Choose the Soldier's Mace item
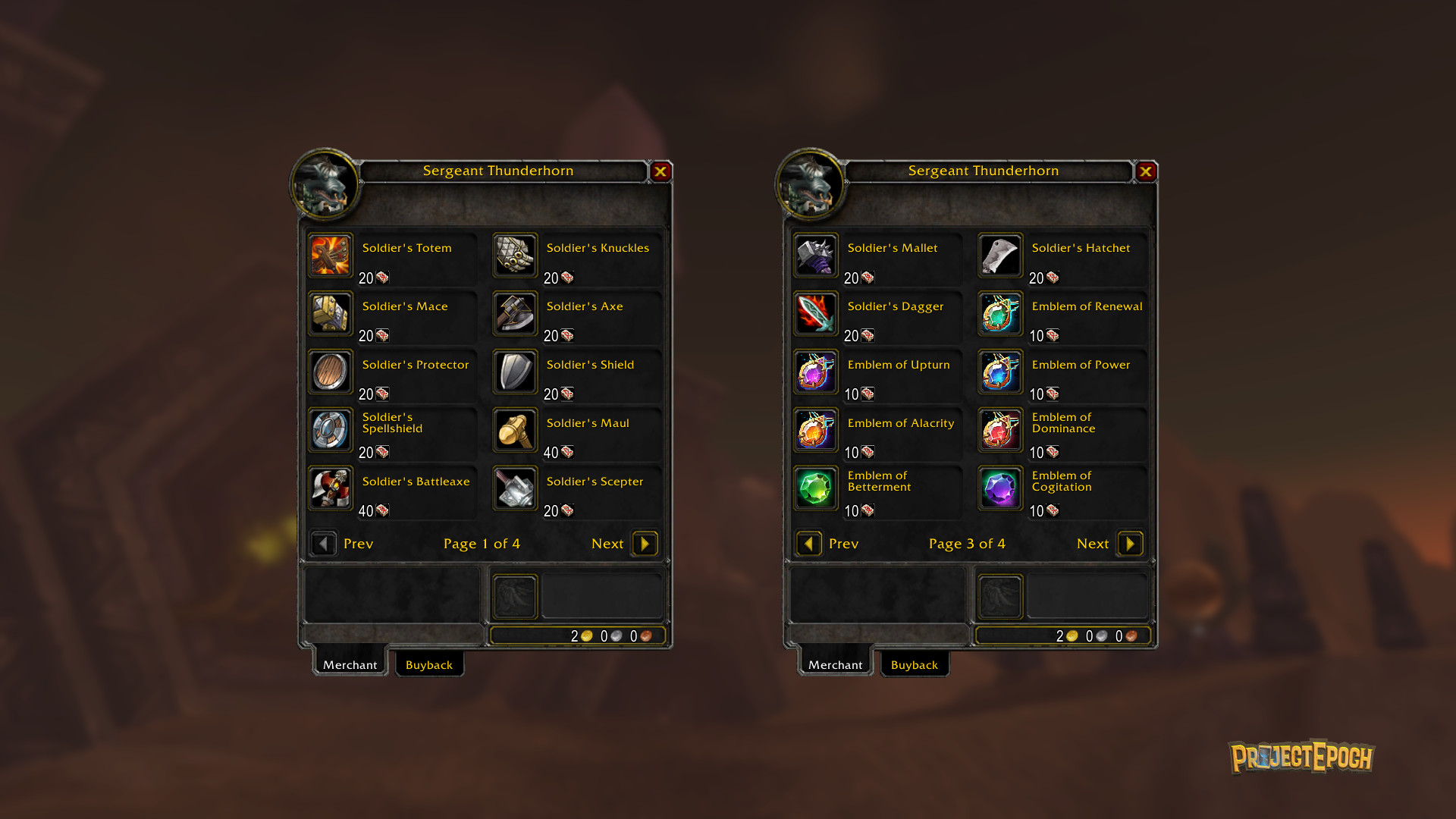This screenshot has height=819, width=1456. 331,313
